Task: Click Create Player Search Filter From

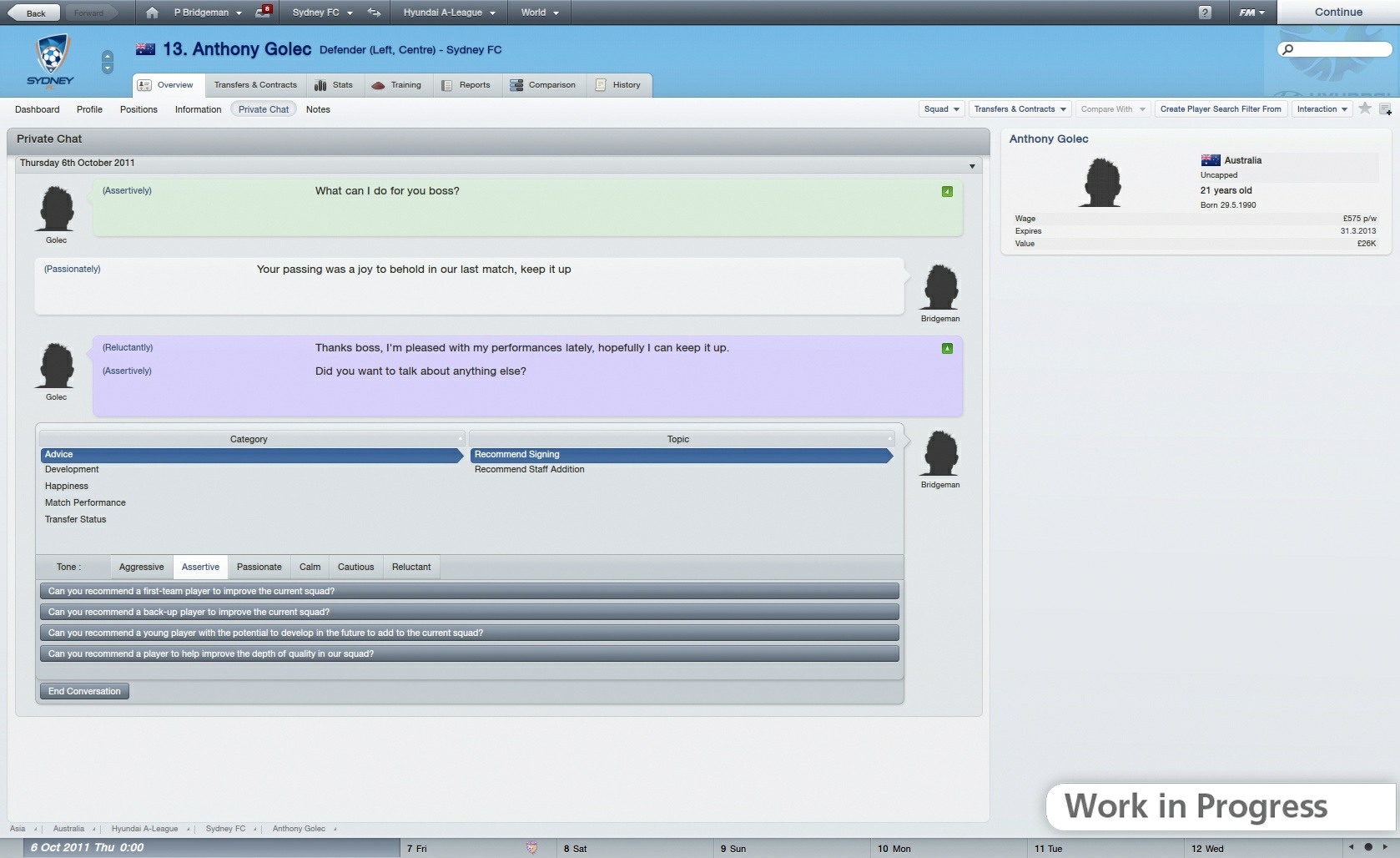Action: click(x=1221, y=109)
